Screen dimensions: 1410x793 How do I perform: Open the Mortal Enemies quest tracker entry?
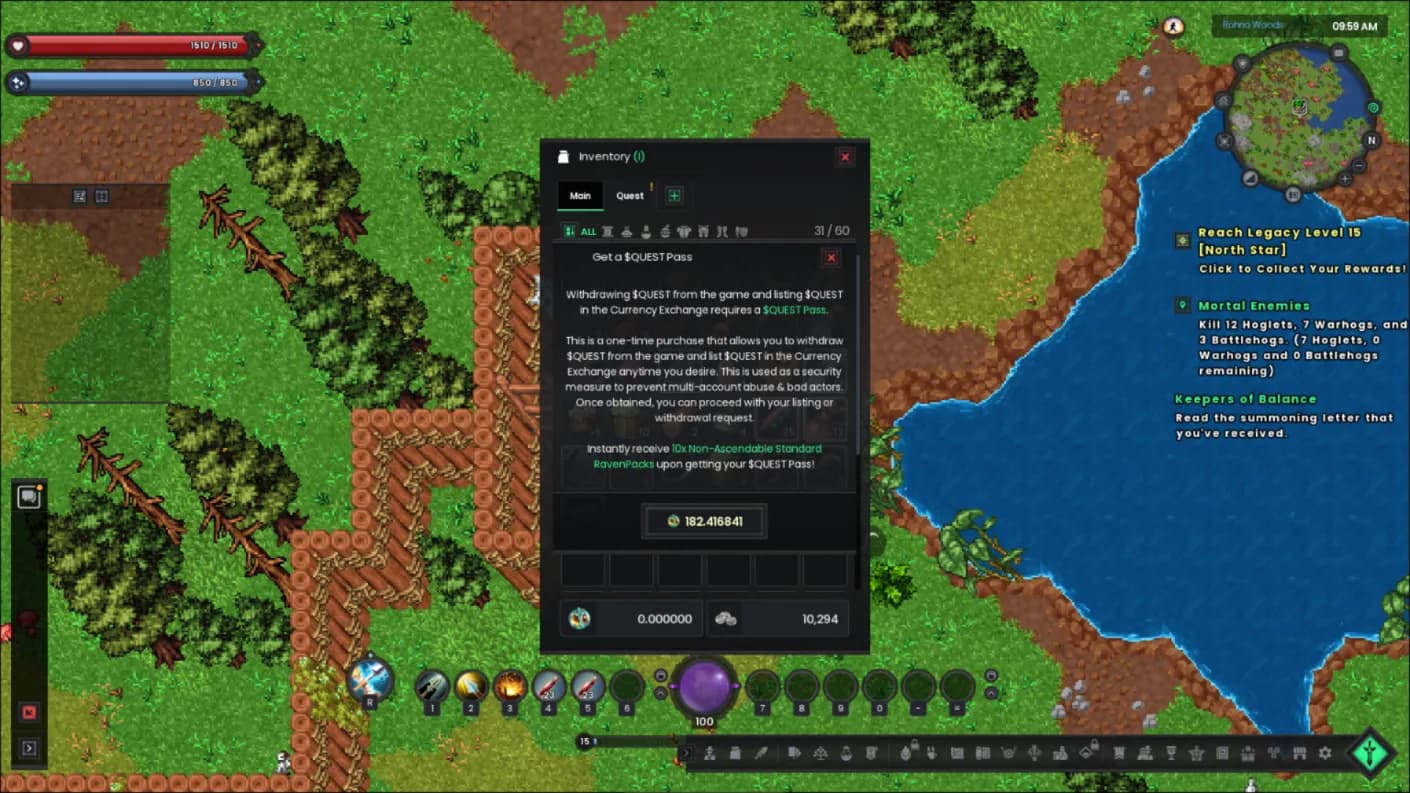pyautogui.click(x=1253, y=306)
